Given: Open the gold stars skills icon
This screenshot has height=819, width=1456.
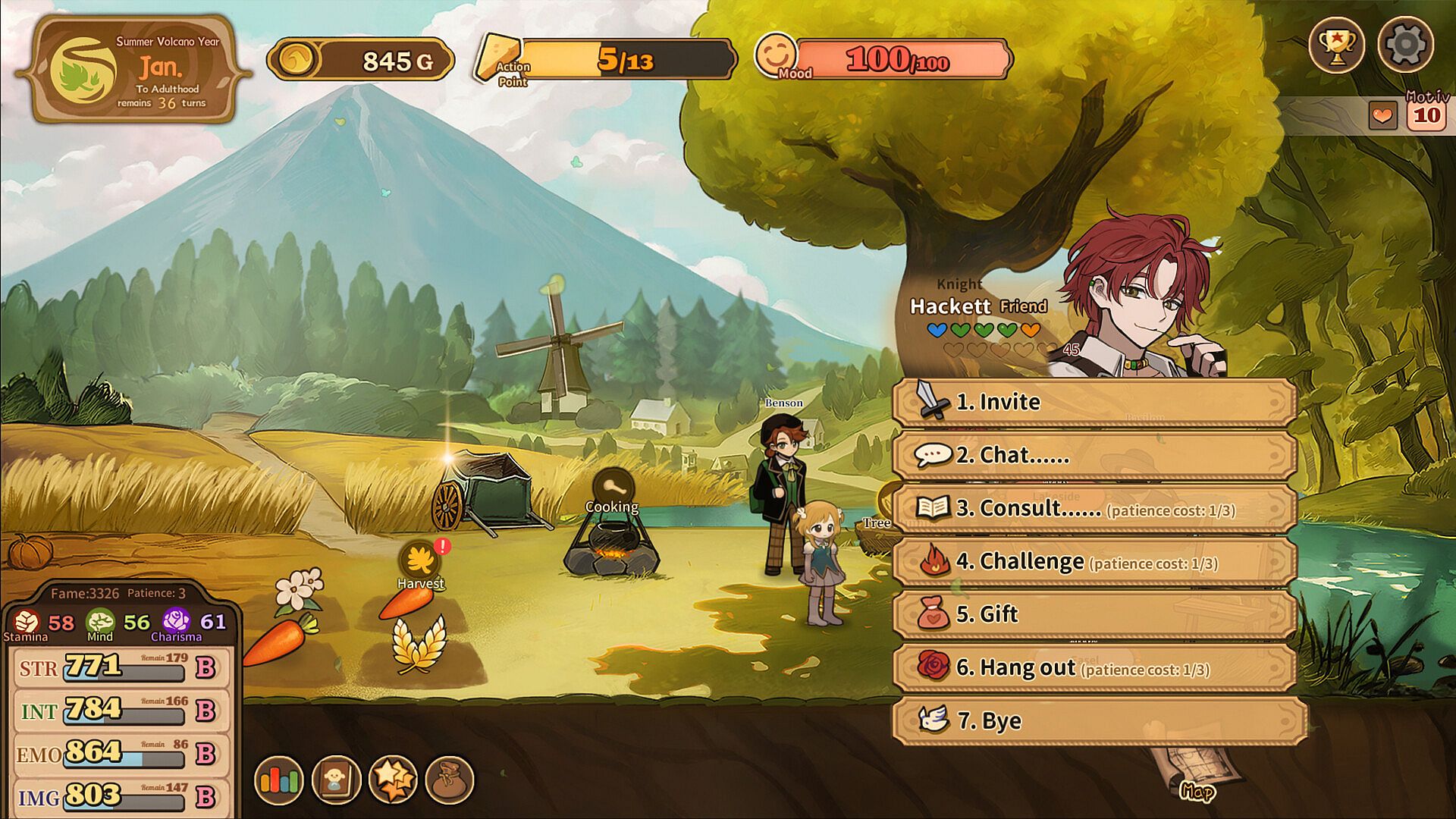Looking at the screenshot, I should pos(393,780).
